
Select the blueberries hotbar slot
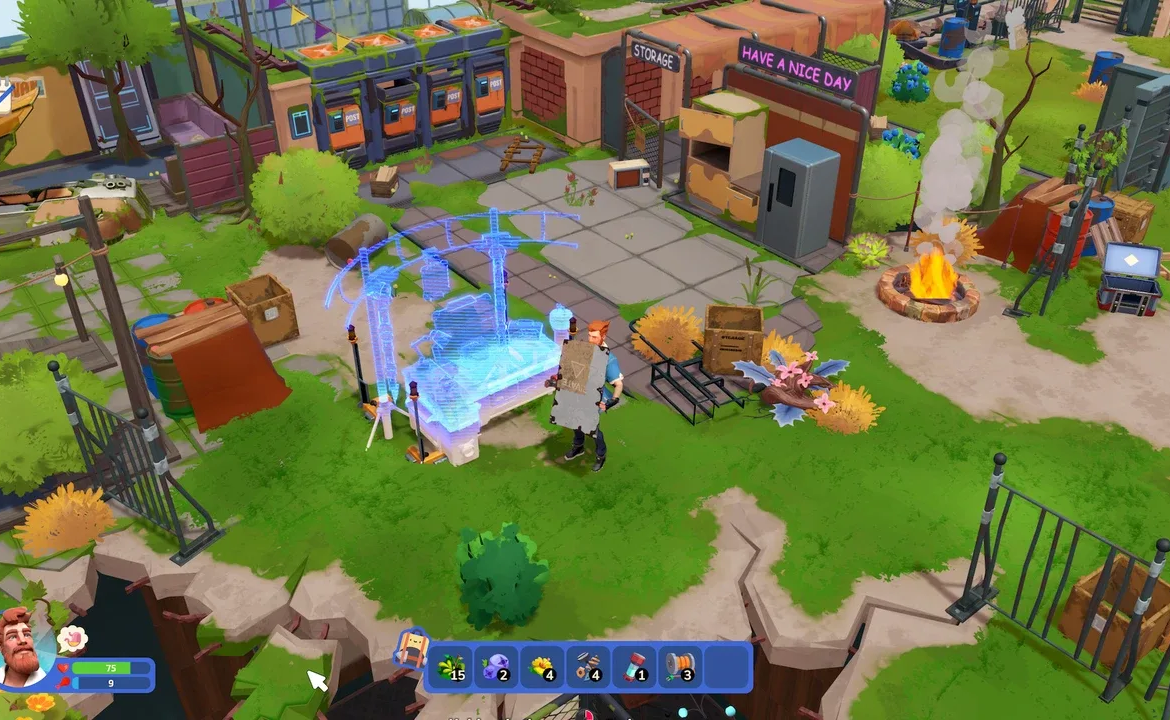pos(498,667)
